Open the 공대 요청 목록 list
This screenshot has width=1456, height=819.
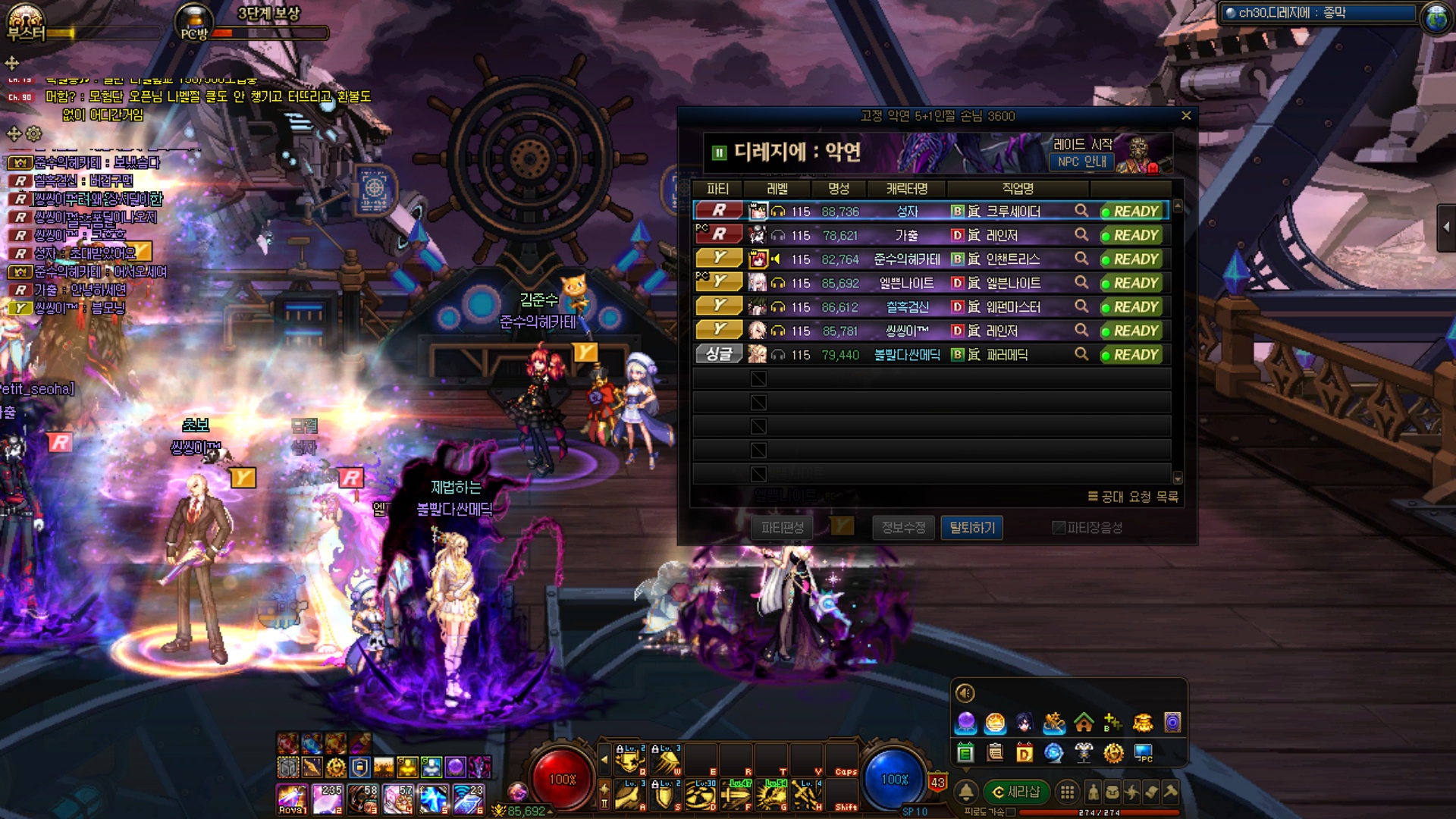1133,497
